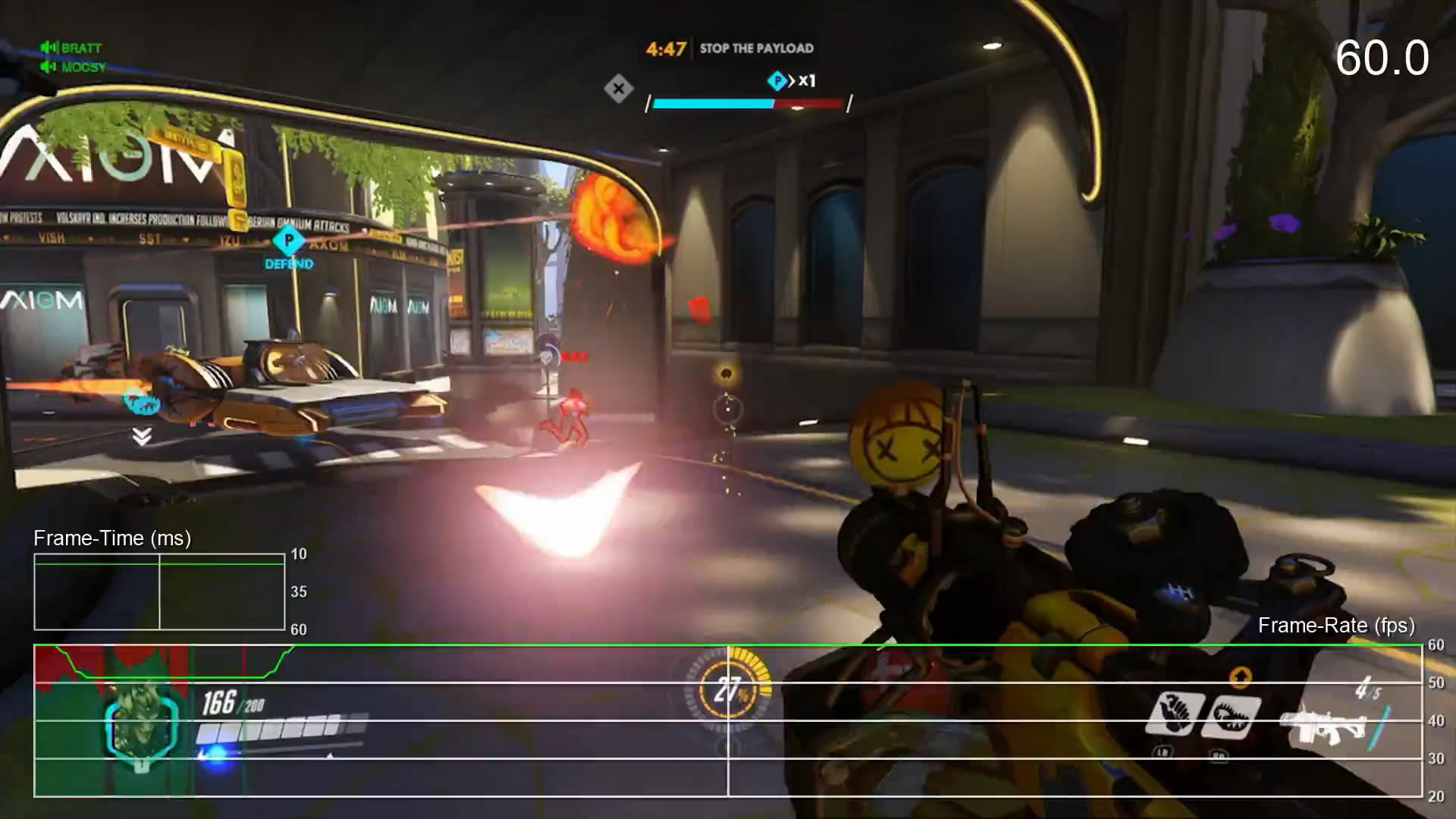Click the orange up-arrow icon above the abilities
Viewport: 1456px width, 819px height.
[1240, 676]
